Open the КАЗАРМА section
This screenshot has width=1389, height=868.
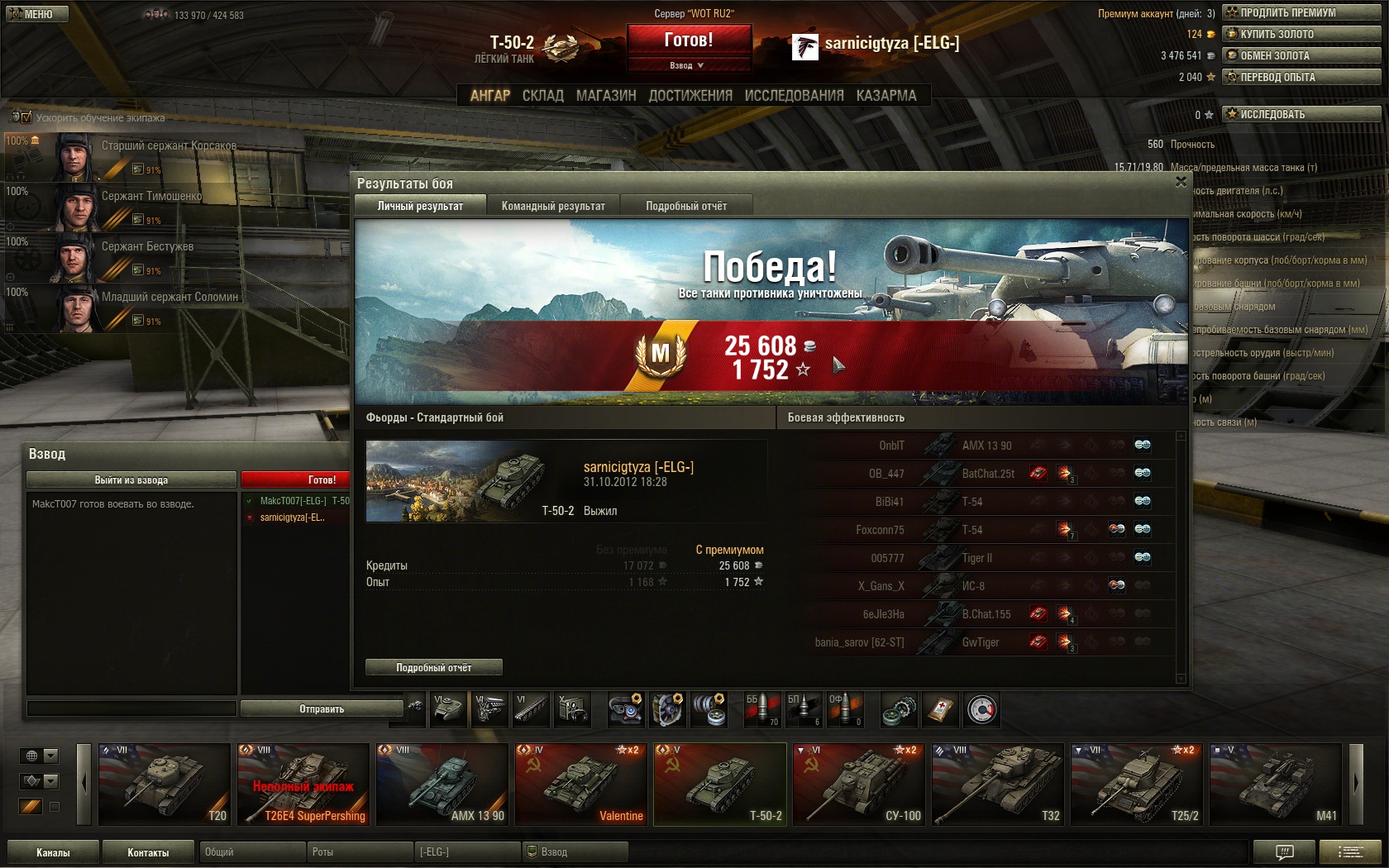tap(886, 96)
